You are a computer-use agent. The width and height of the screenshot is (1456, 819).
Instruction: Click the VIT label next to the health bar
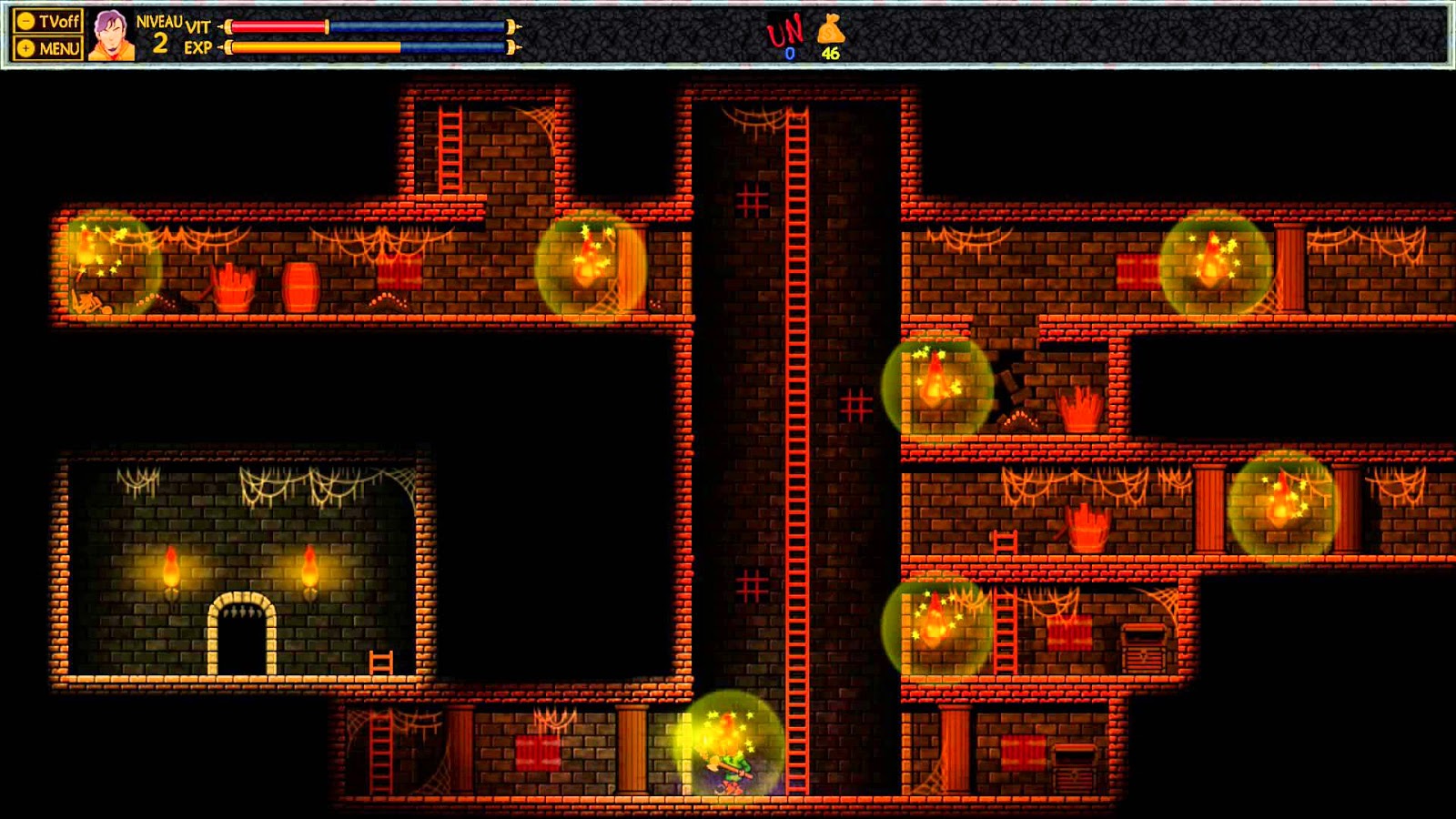point(198,27)
